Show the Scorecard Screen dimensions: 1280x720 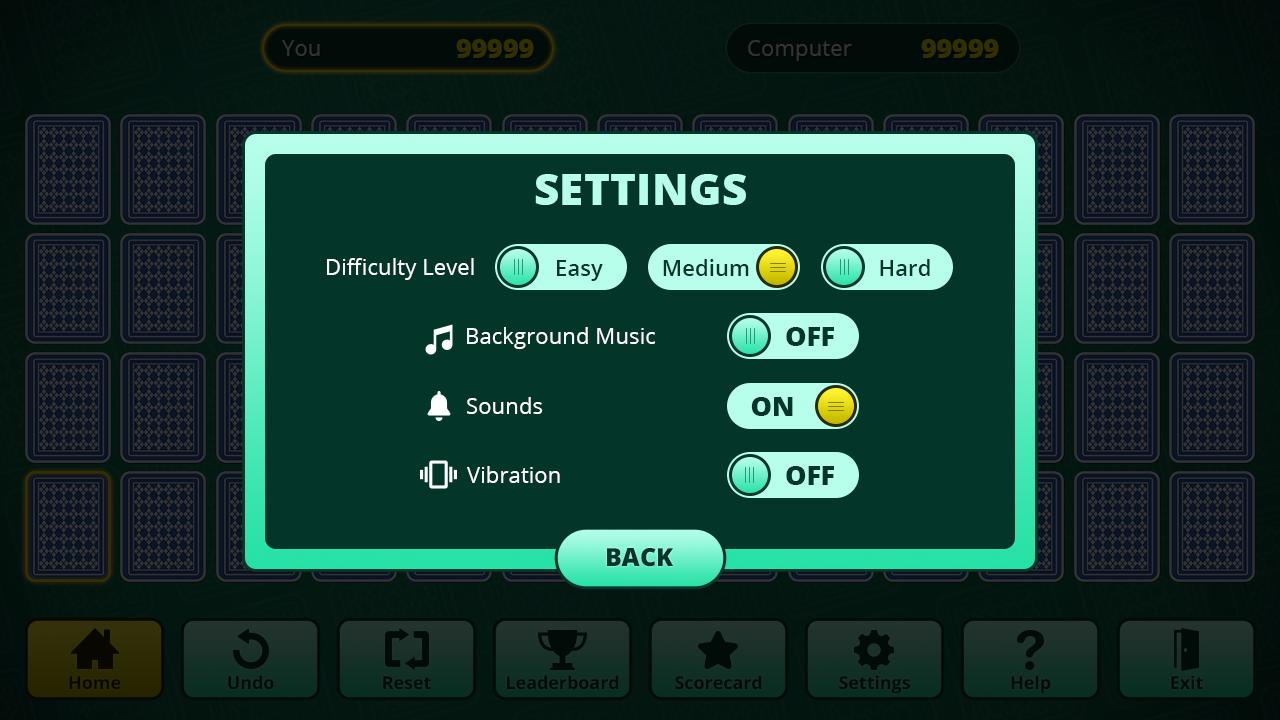718,659
